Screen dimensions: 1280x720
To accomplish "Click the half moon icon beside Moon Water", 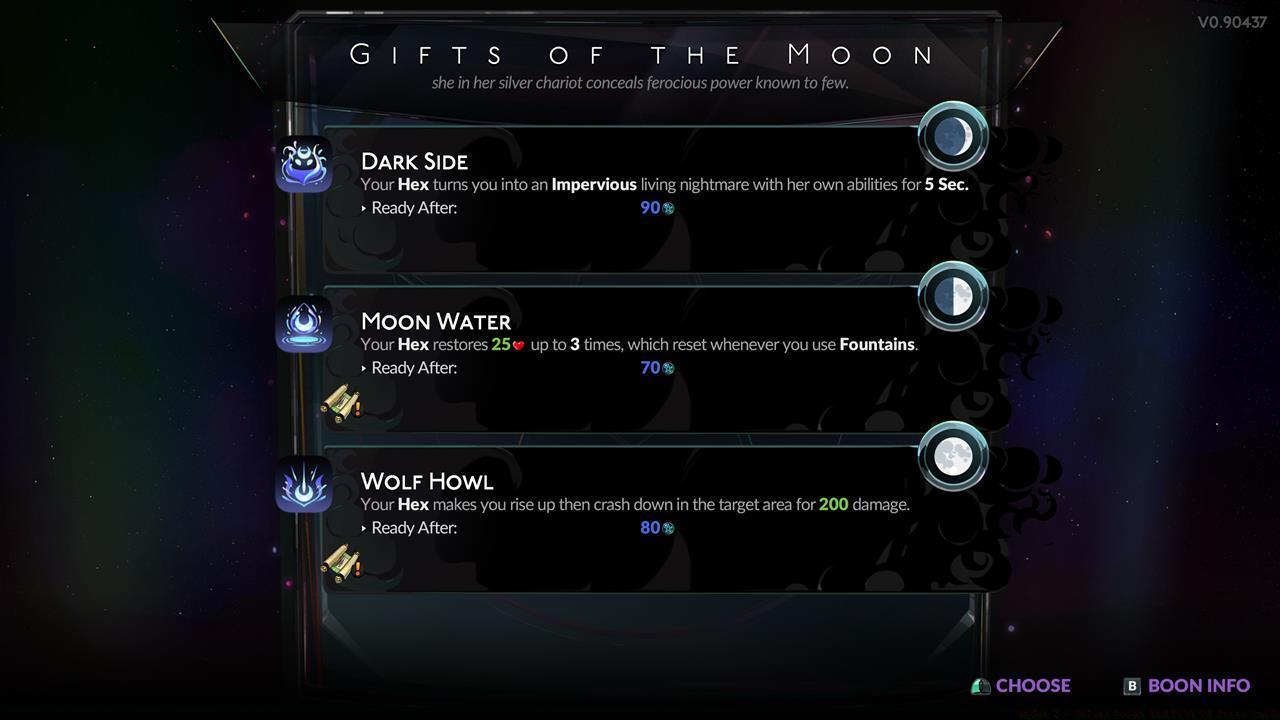I will [x=952, y=295].
